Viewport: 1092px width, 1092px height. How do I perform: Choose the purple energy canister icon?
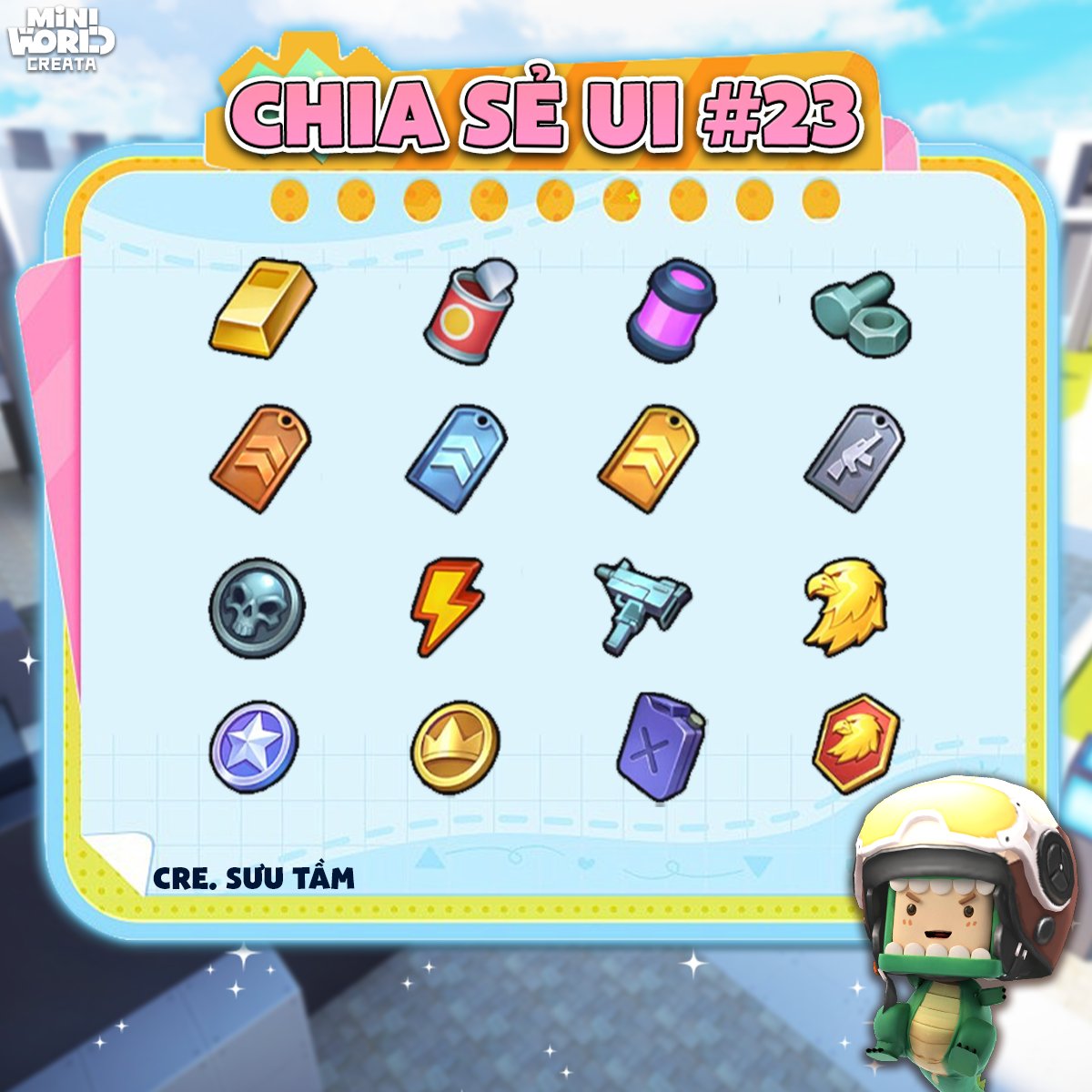pos(672,310)
